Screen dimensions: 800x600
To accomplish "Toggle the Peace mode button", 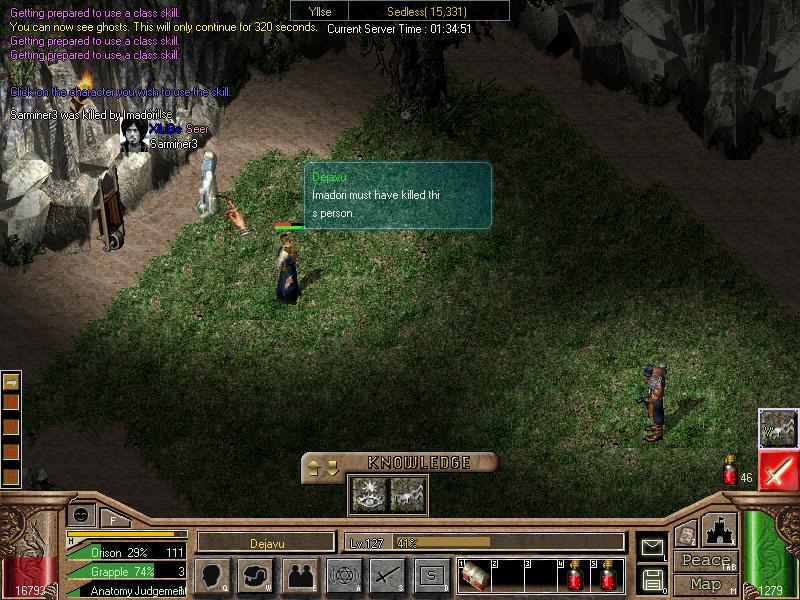I will click(706, 561).
